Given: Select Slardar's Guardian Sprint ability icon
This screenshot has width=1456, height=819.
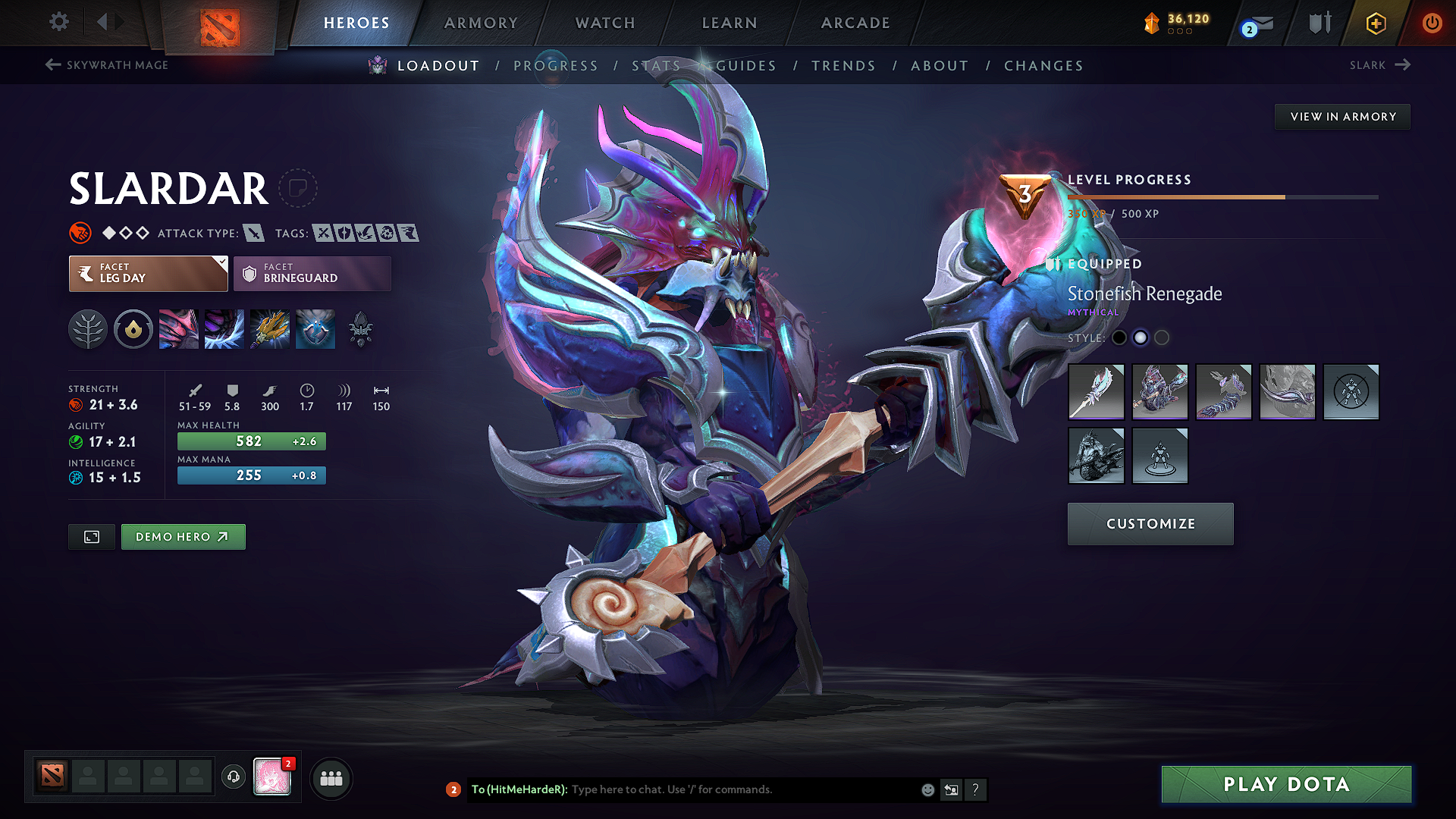Looking at the screenshot, I should (x=178, y=328).
